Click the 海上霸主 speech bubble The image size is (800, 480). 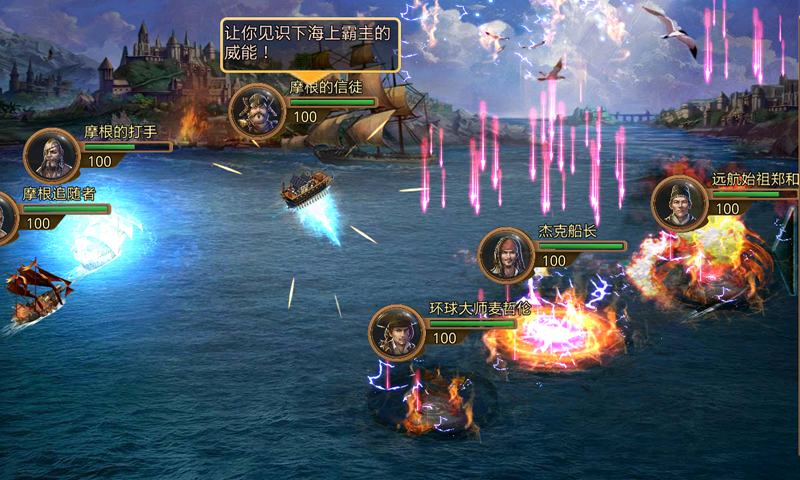(x=310, y=44)
